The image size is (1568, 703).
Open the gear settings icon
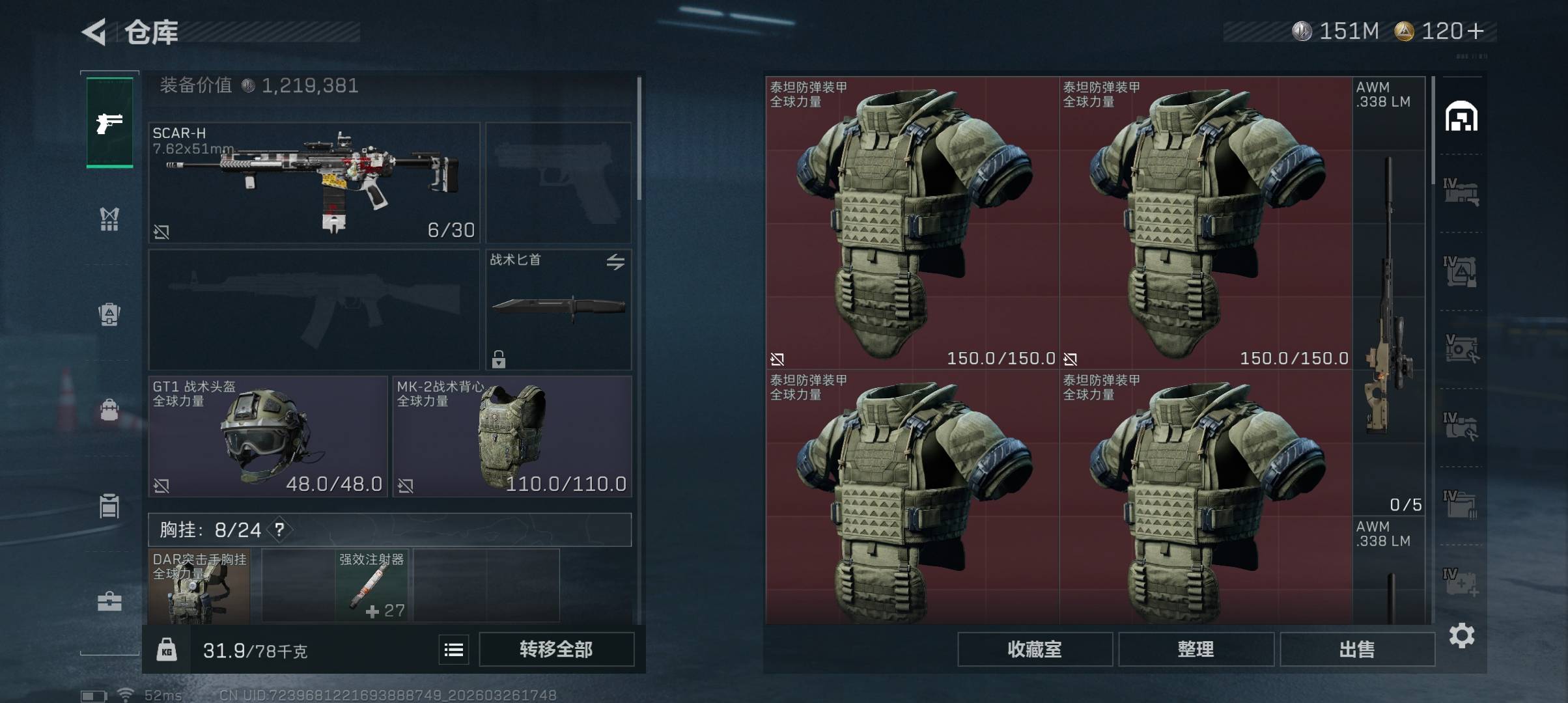point(1462,635)
